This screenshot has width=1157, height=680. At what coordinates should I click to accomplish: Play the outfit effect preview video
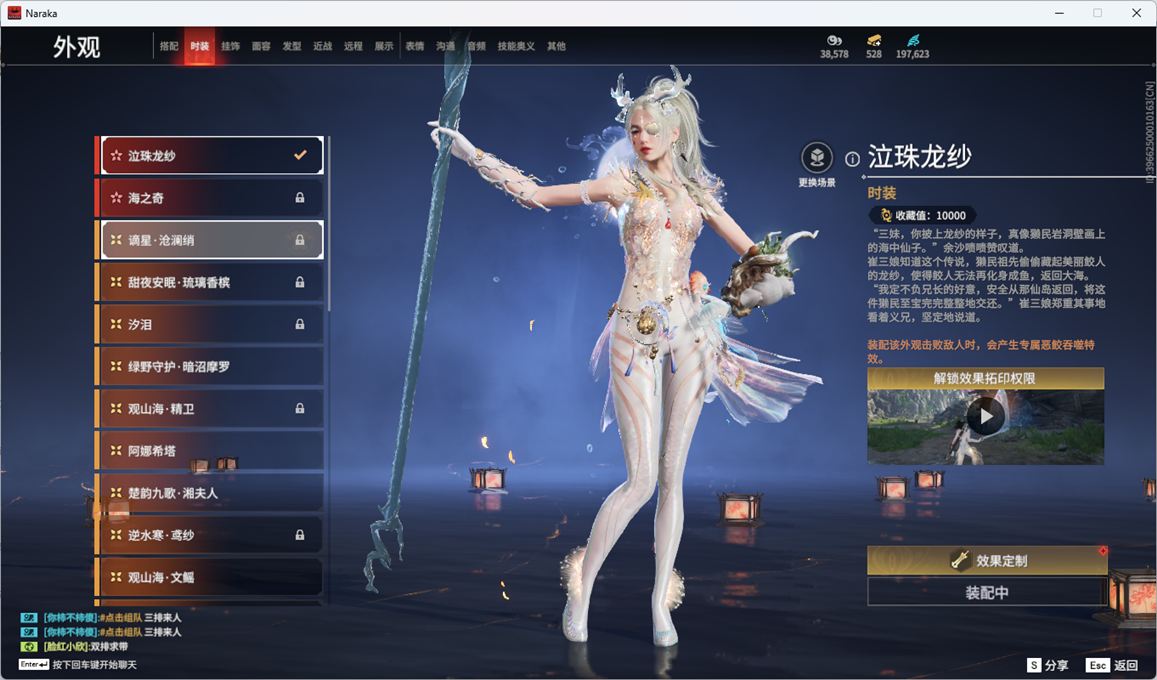click(986, 416)
